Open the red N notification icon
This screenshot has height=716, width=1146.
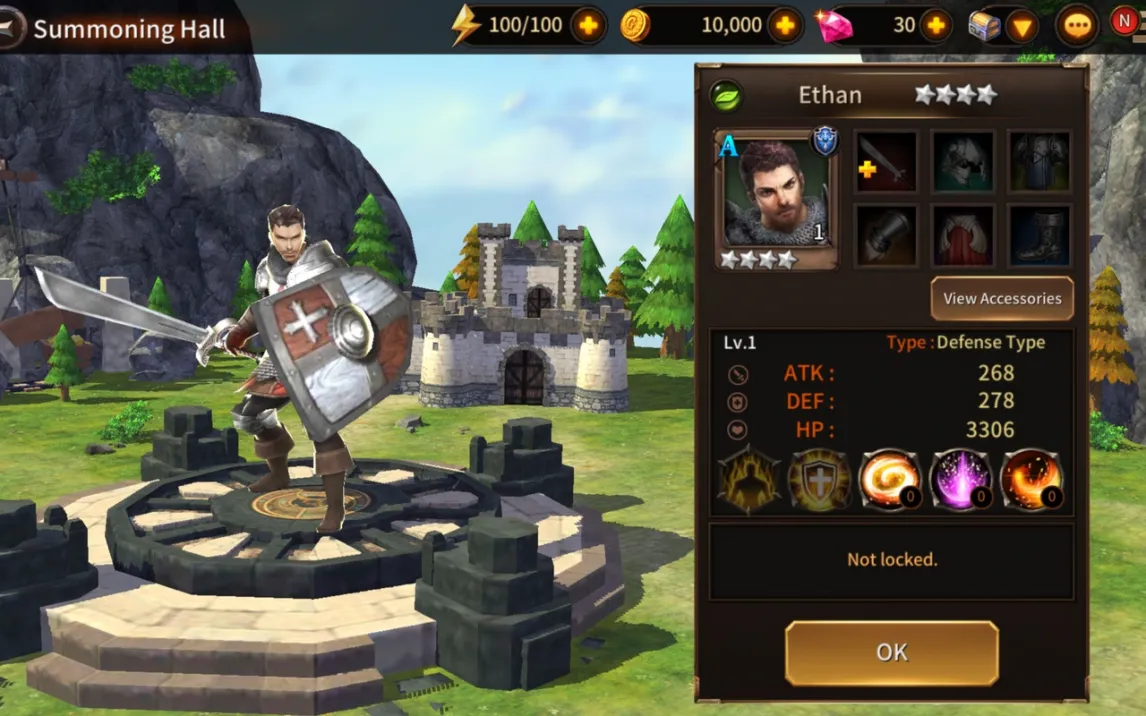(x=1125, y=22)
